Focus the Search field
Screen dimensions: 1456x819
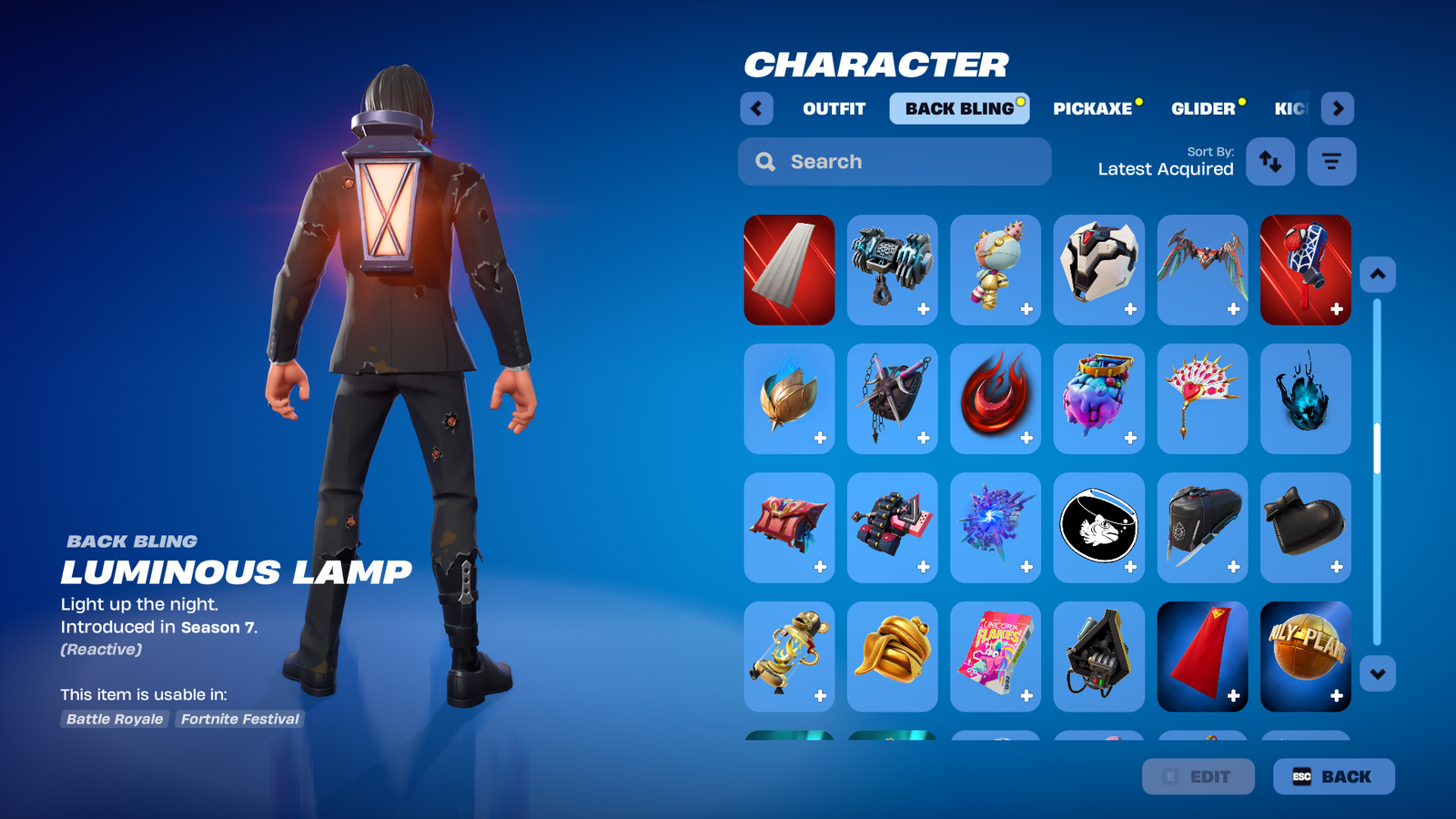click(895, 162)
